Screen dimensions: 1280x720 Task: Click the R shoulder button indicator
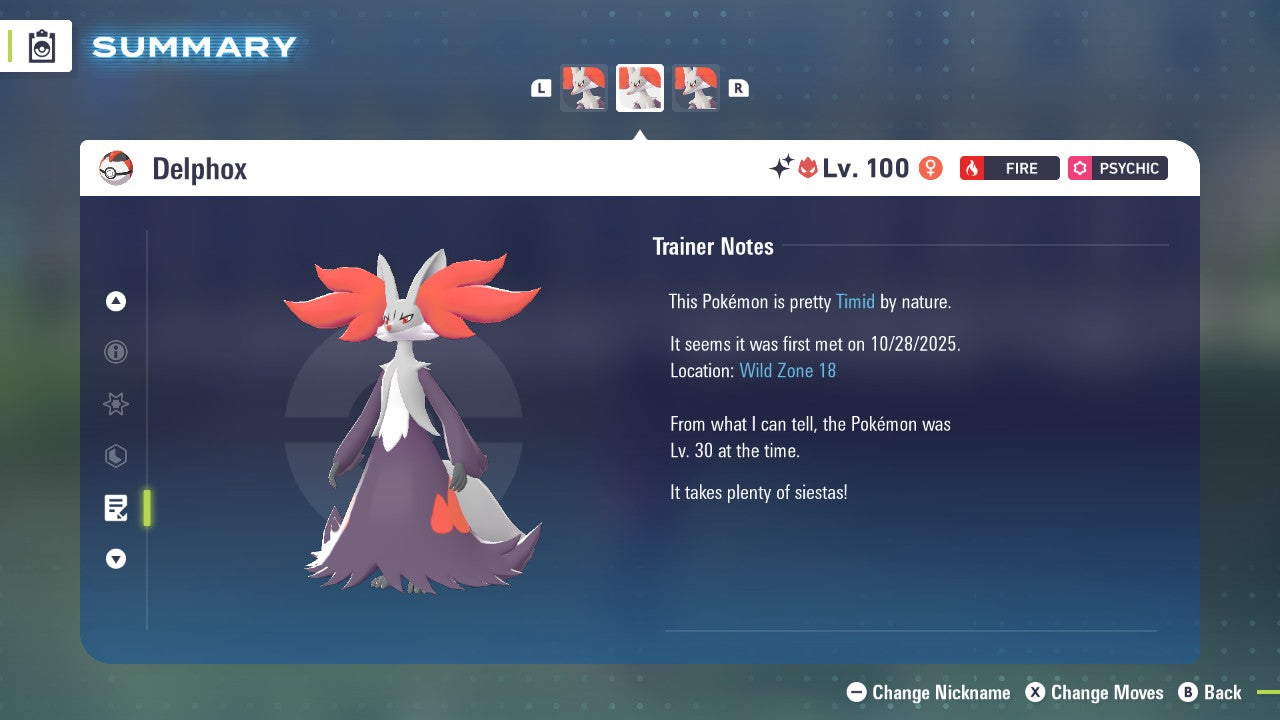pos(738,88)
